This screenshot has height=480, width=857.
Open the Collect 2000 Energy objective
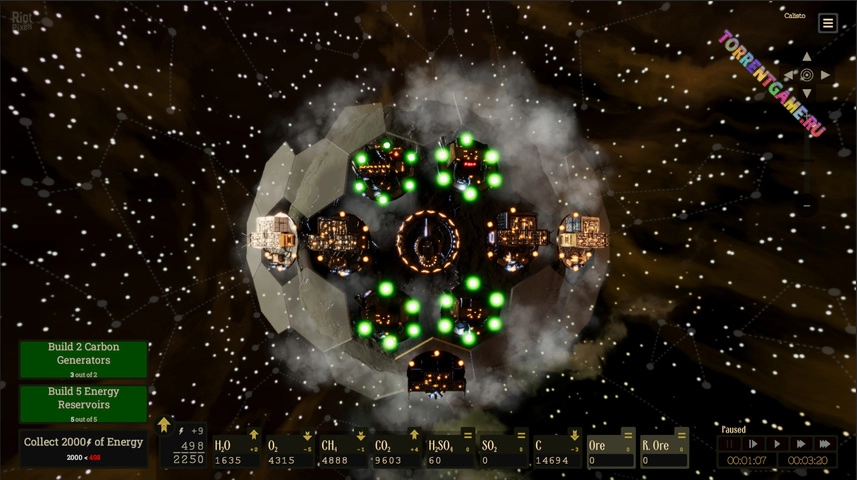[83, 448]
